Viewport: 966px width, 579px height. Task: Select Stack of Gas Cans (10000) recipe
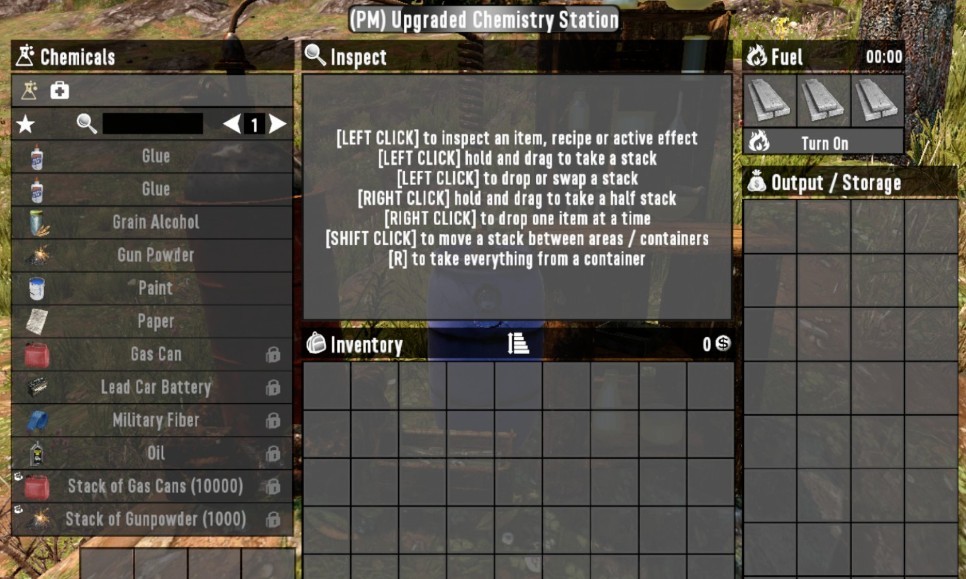click(155, 486)
